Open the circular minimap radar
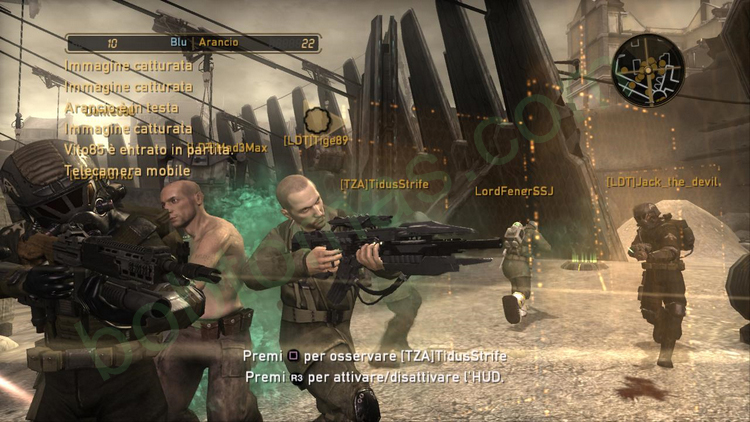Viewport: 750px width, 422px height. pyautogui.click(x=648, y=69)
